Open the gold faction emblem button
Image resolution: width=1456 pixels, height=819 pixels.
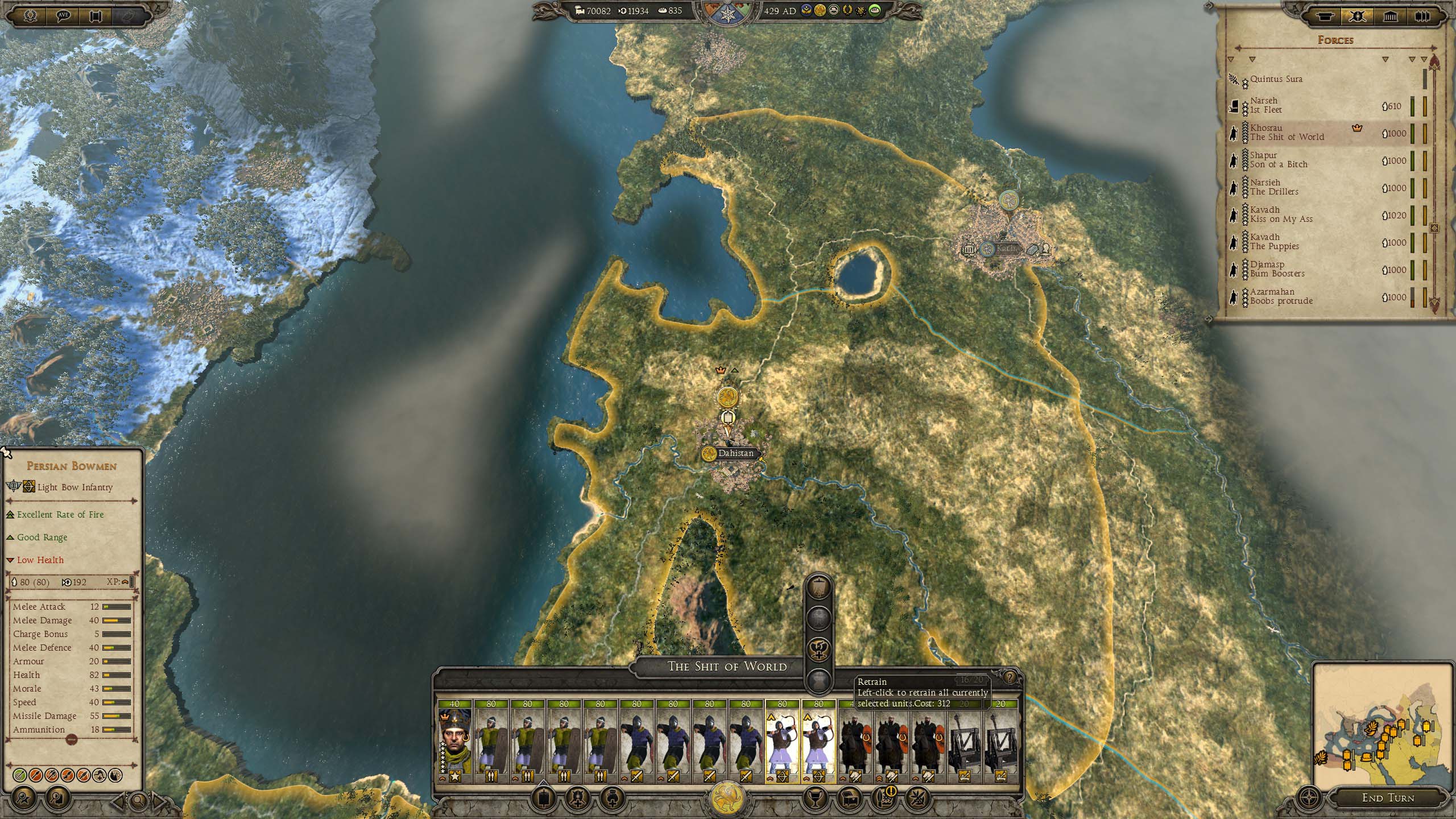[727, 797]
